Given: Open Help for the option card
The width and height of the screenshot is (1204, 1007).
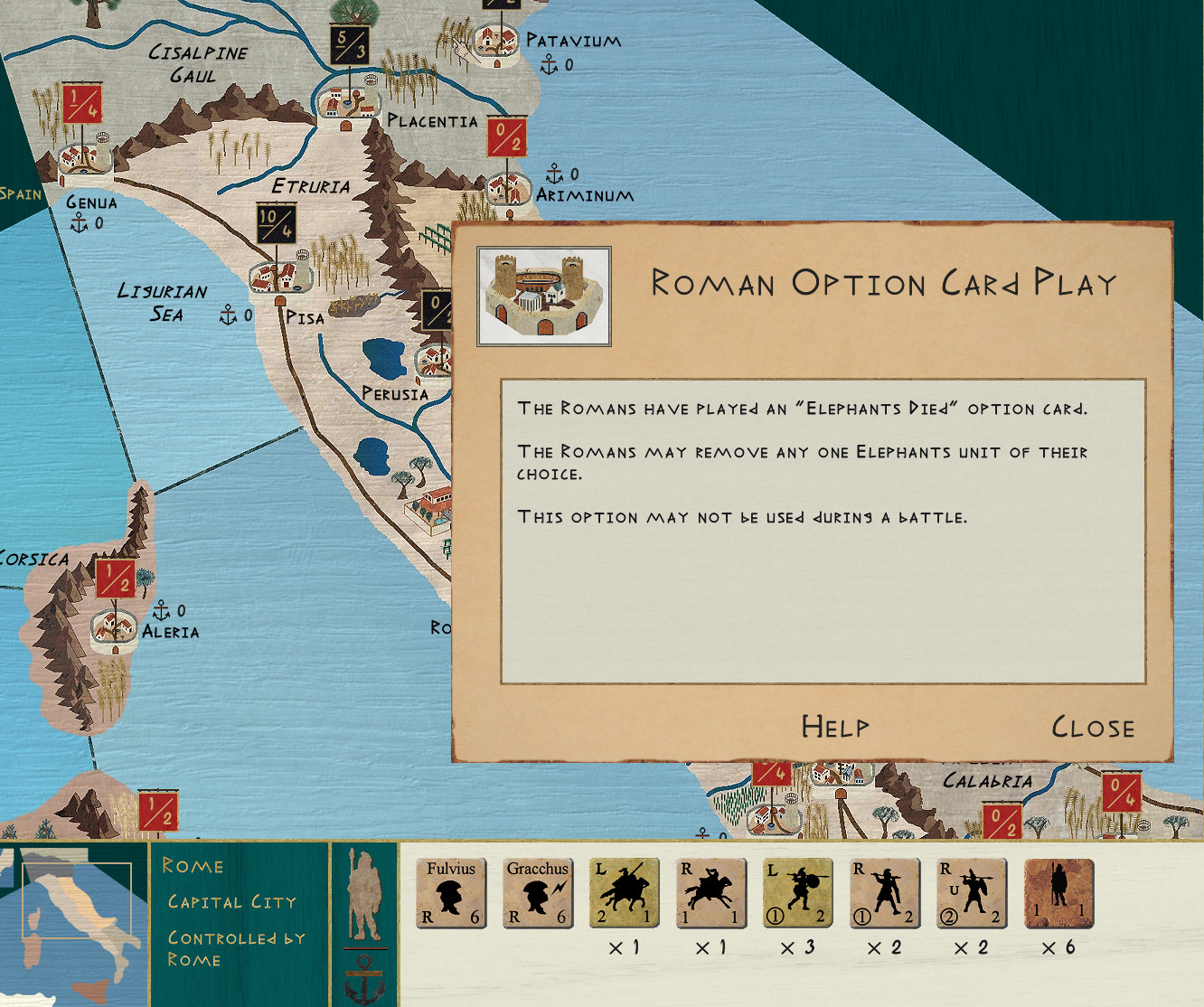Looking at the screenshot, I should click(835, 727).
